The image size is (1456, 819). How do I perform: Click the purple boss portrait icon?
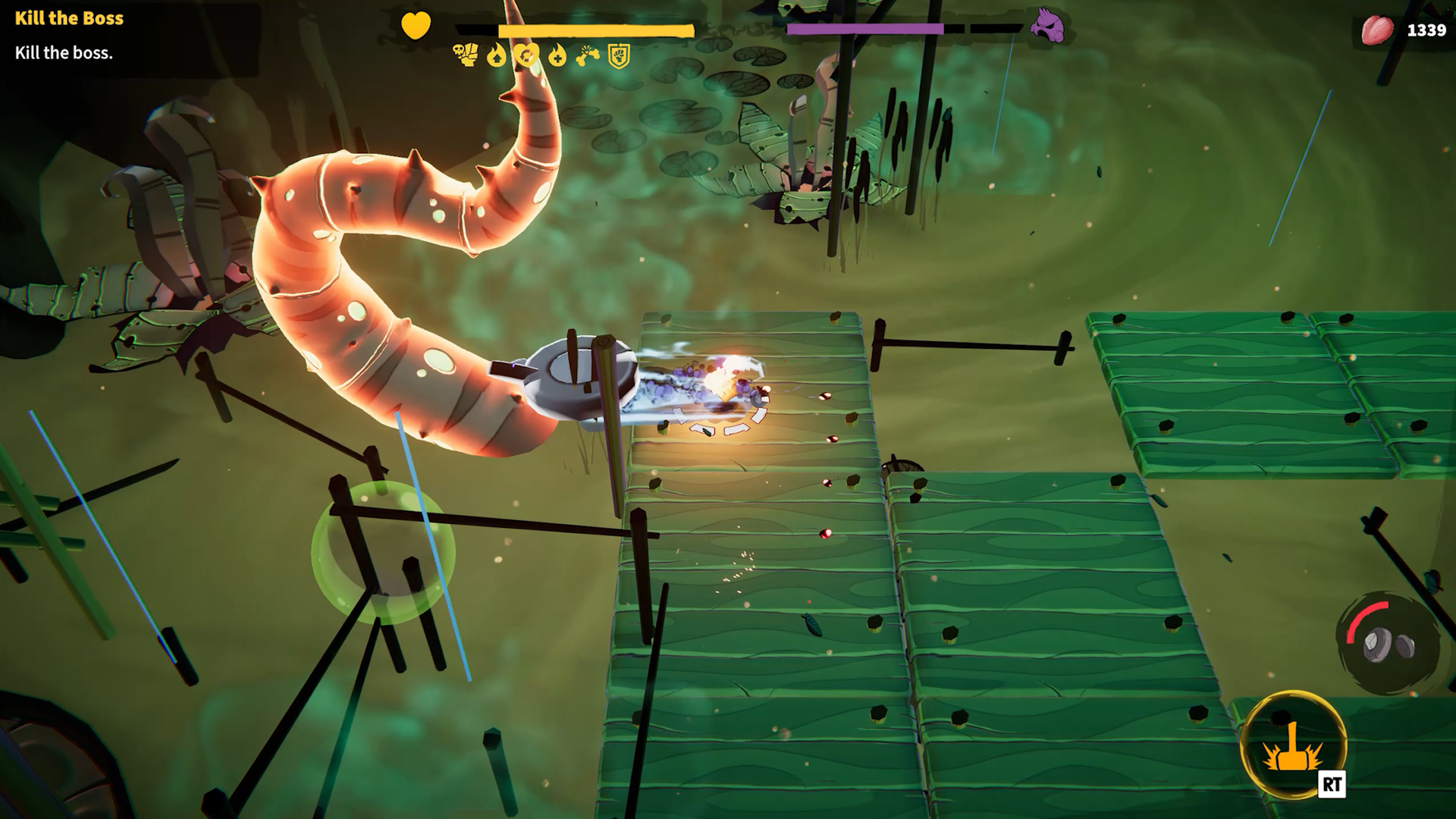tap(1047, 28)
